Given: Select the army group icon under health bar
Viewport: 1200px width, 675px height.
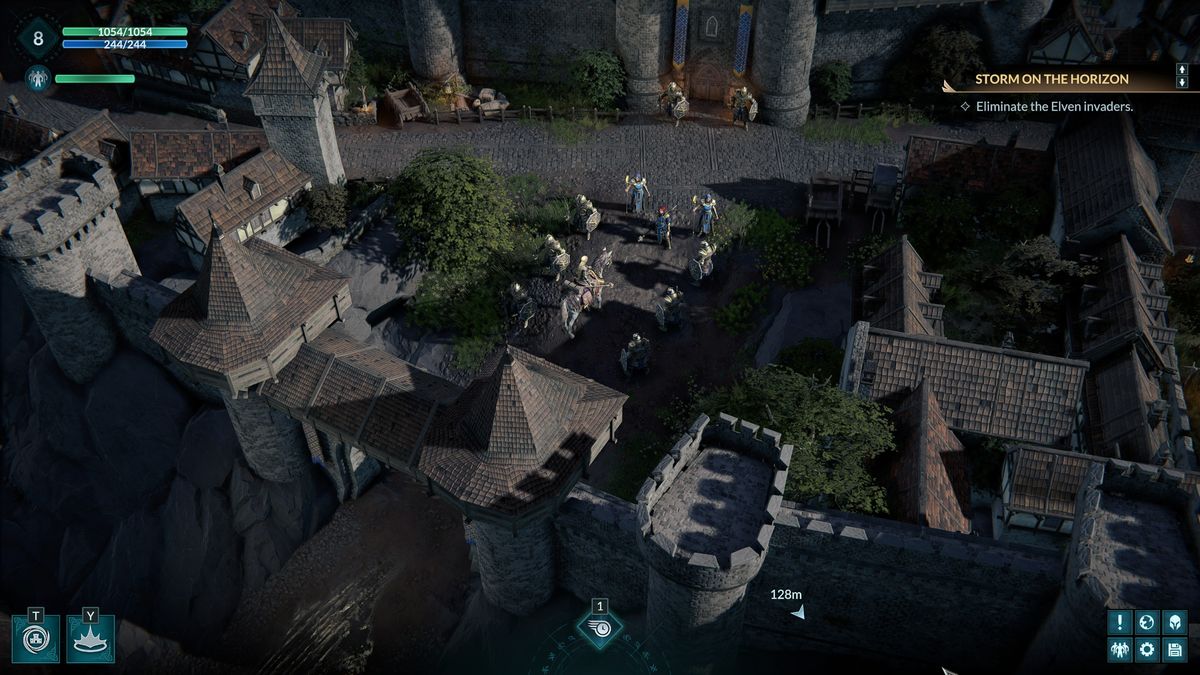Looking at the screenshot, I should (38, 78).
